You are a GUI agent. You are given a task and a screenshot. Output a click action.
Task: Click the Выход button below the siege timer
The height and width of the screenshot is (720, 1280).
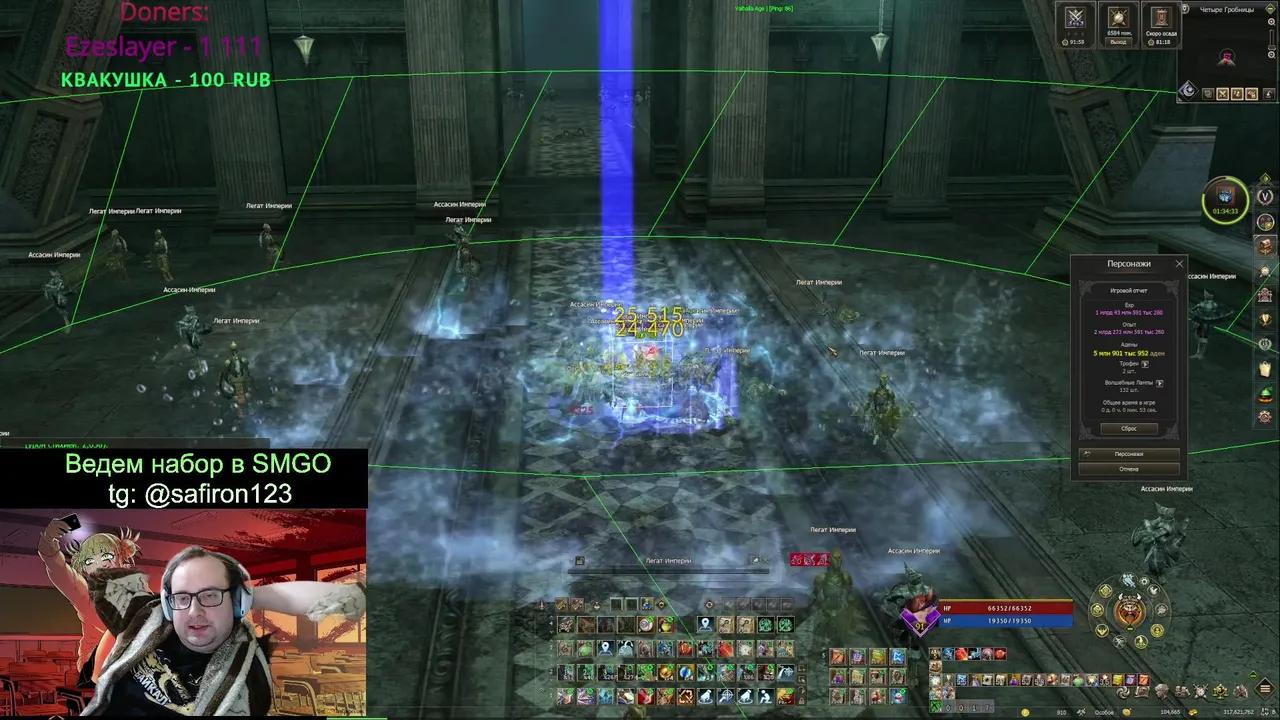[1118, 42]
